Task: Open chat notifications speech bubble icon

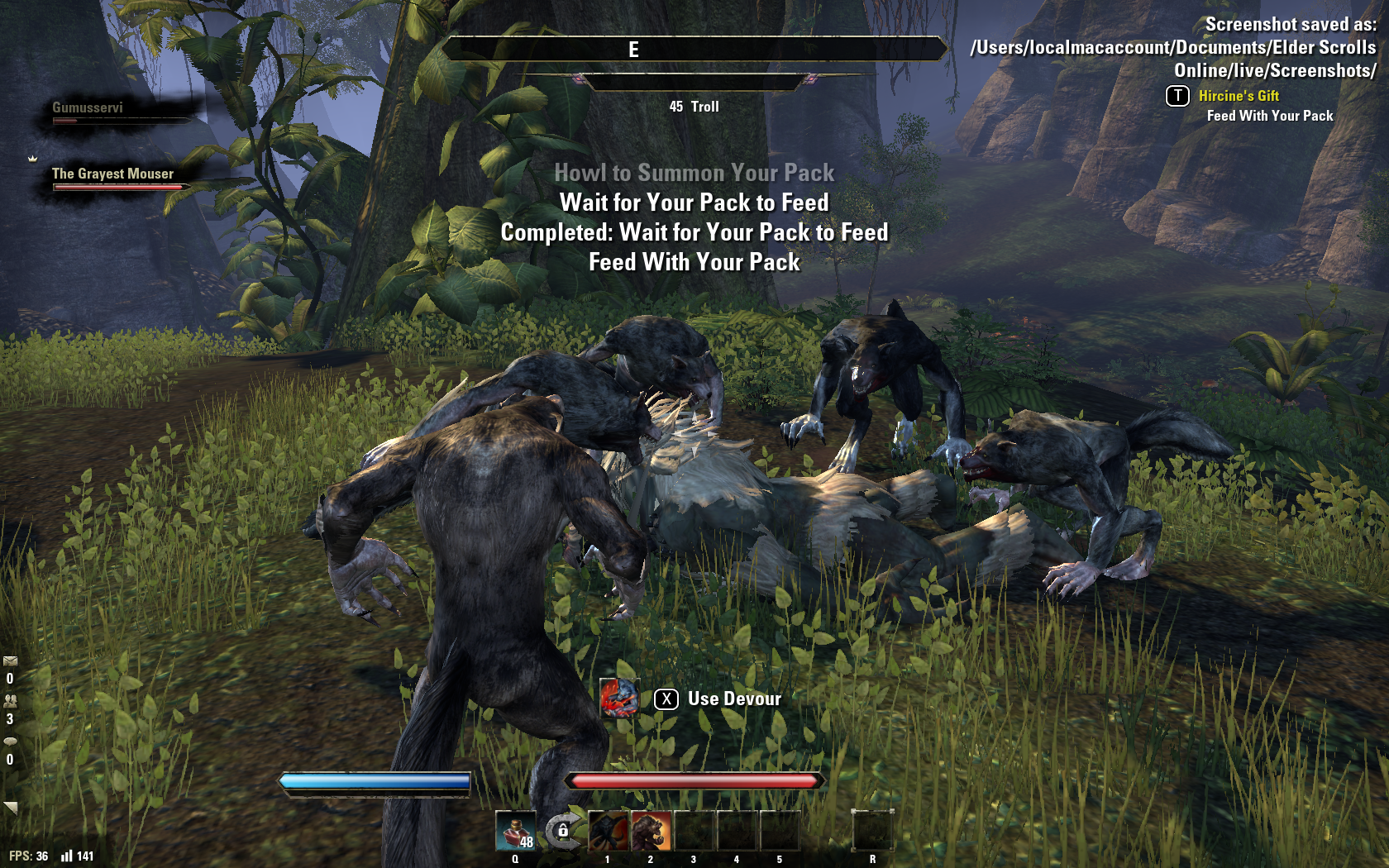Action: pos(10,741)
